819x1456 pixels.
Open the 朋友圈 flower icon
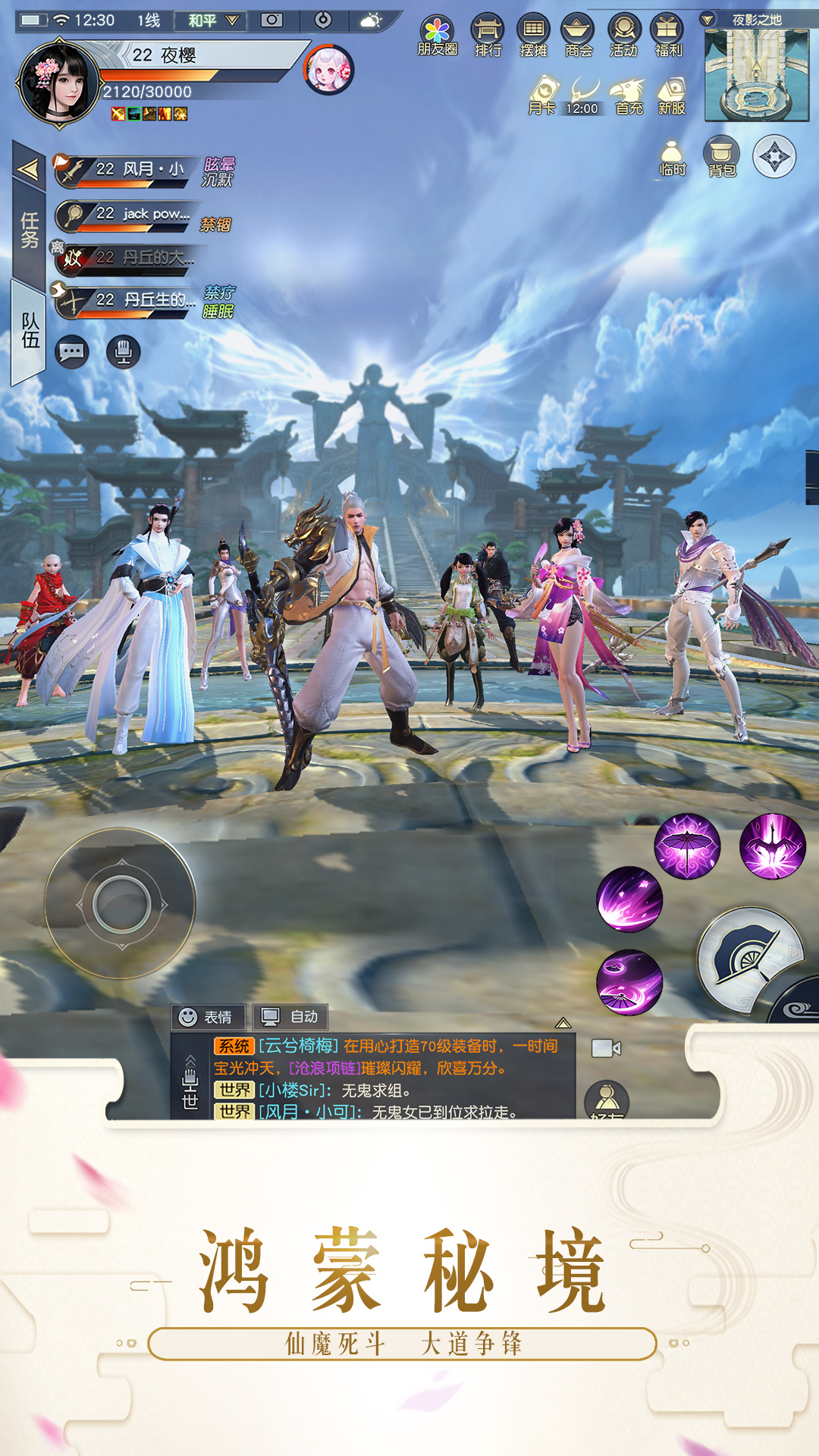(x=438, y=36)
